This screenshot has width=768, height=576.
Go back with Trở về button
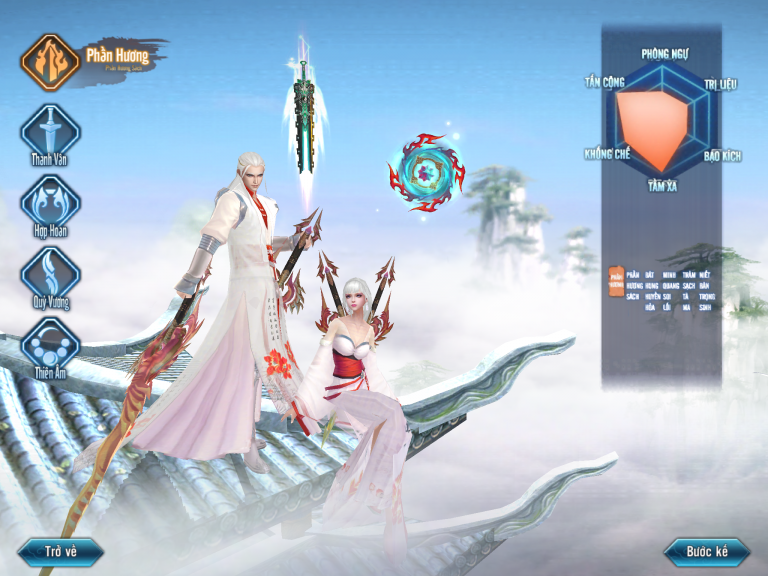[x=60, y=551]
